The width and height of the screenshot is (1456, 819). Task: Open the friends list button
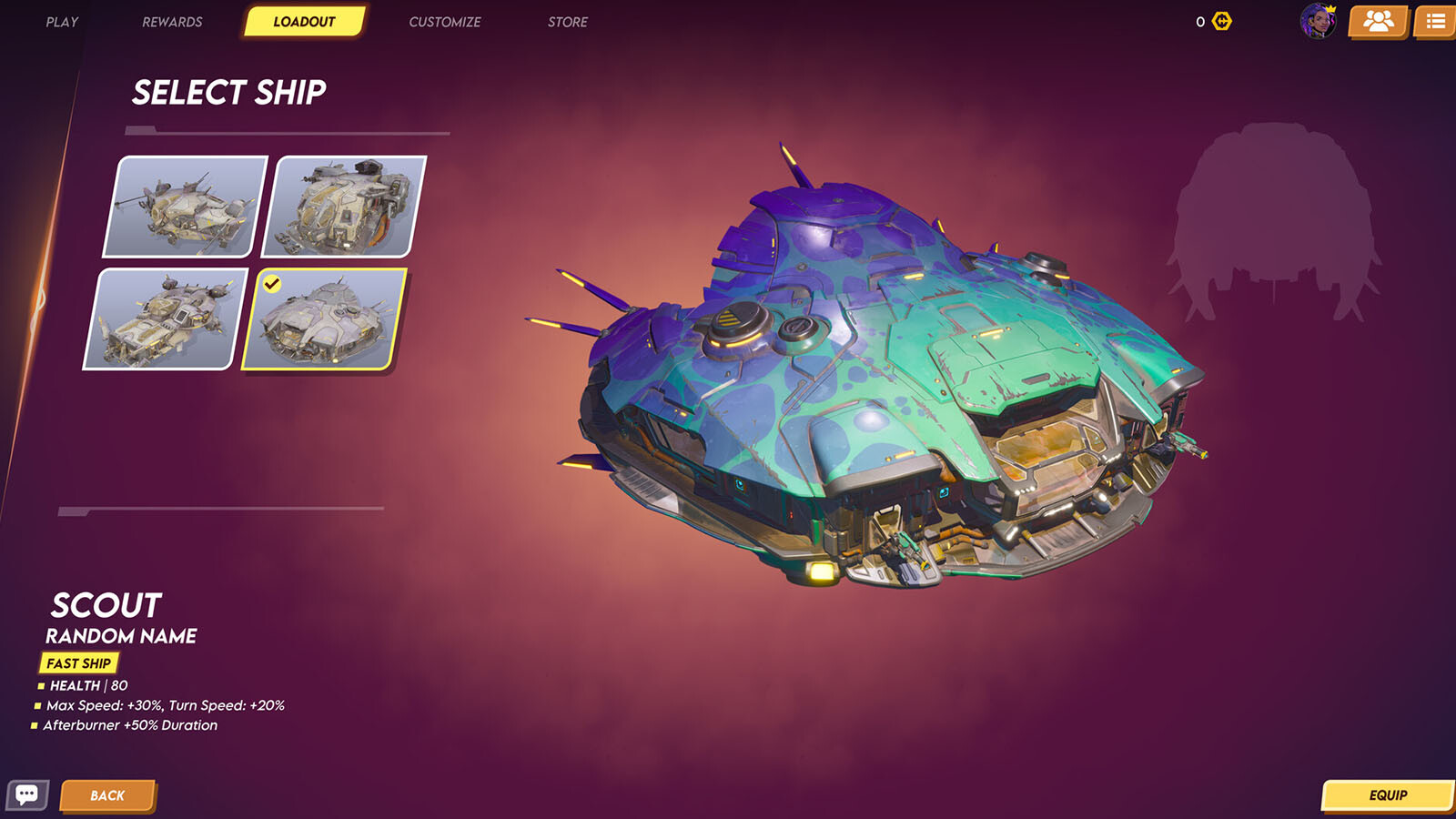coord(1378,21)
